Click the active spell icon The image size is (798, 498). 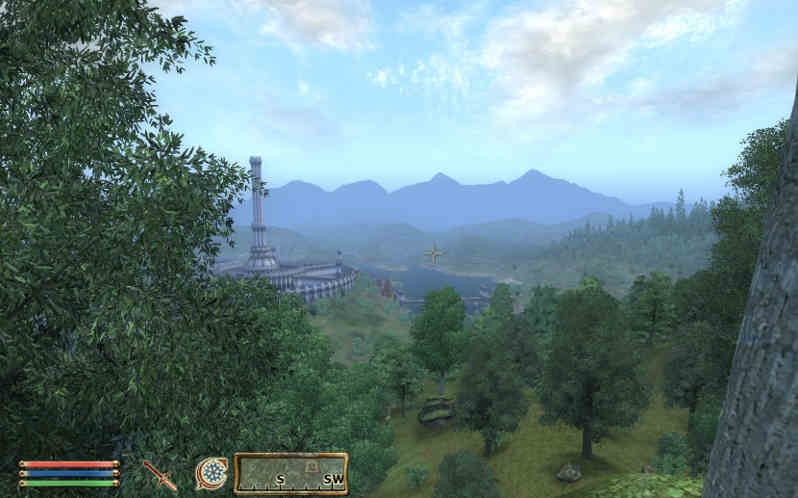pyautogui.click(x=211, y=473)
